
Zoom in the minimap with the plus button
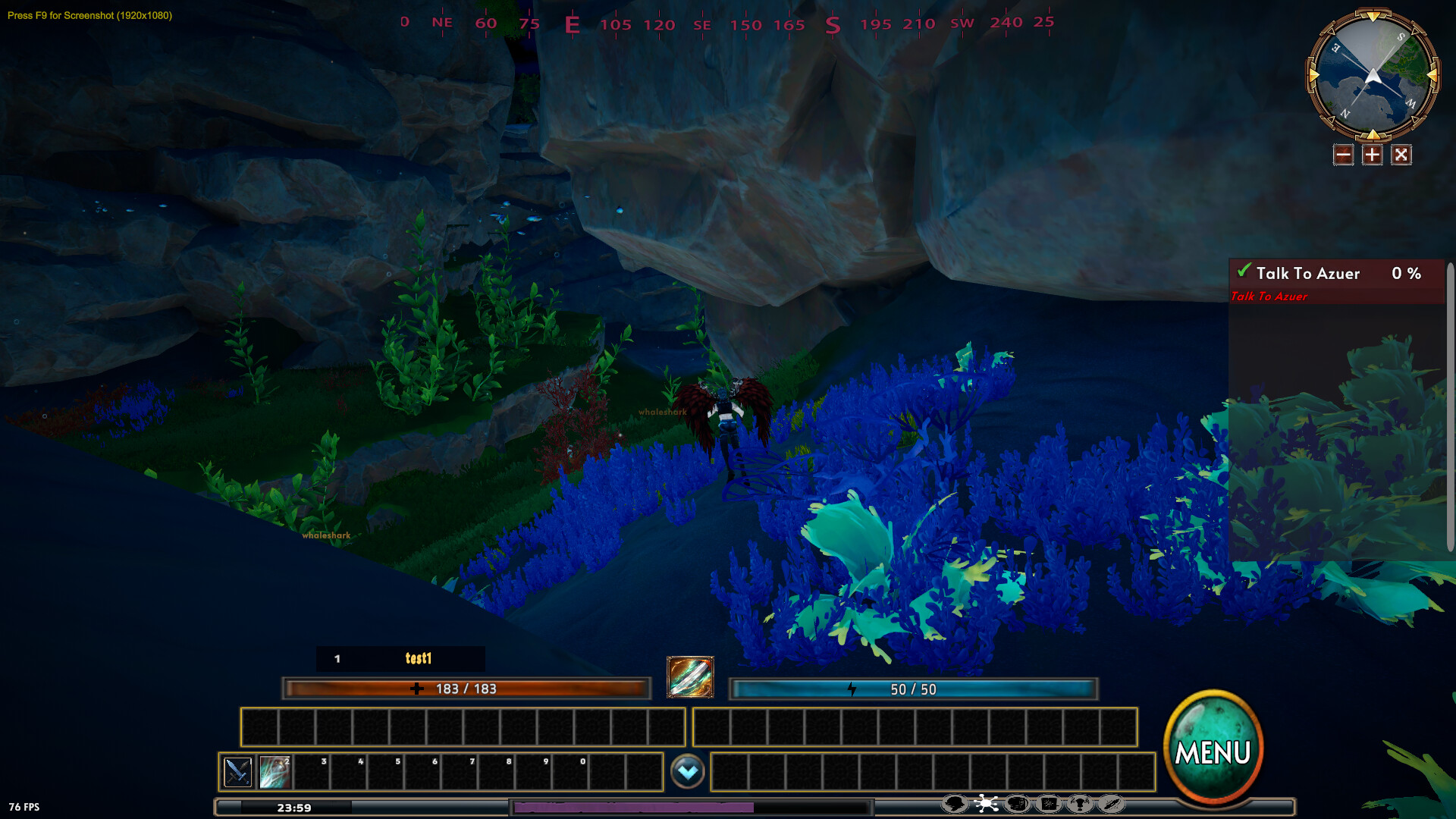[x=1372, y=154]
